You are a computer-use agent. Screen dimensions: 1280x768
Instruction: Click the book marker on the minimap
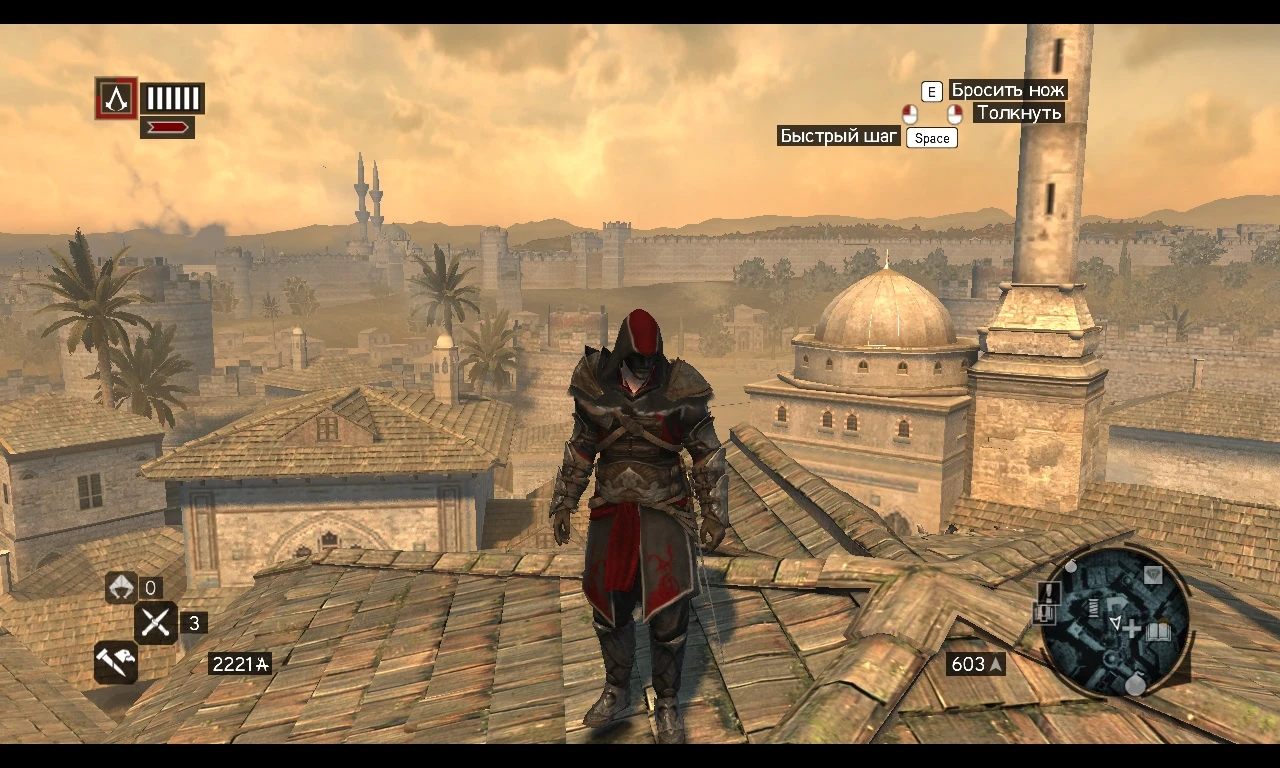[x=1157, y=631]
